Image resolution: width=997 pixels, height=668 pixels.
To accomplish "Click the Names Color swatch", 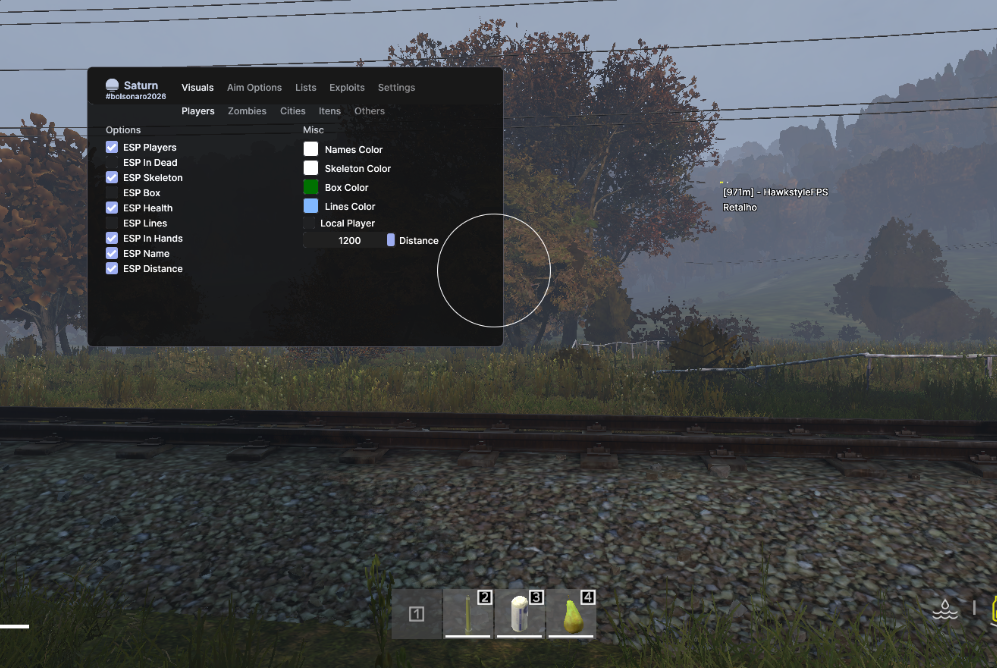I will (x=311, y=149).
